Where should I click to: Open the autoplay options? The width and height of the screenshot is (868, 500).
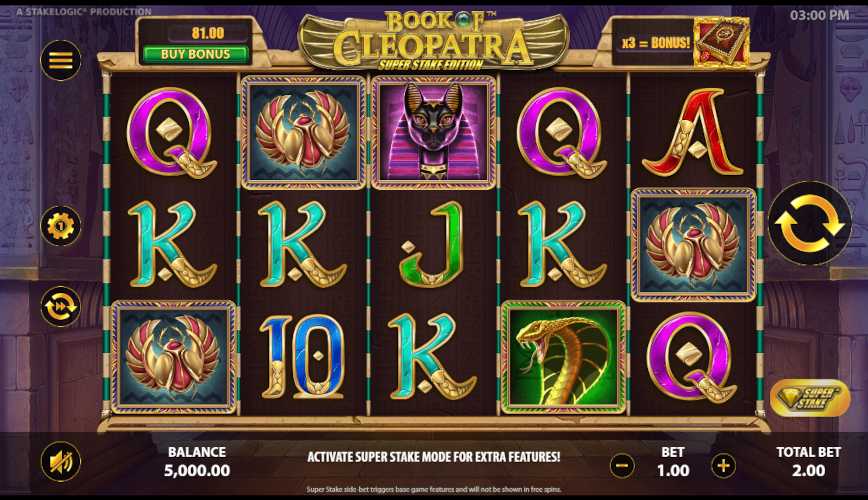[60, 306]
